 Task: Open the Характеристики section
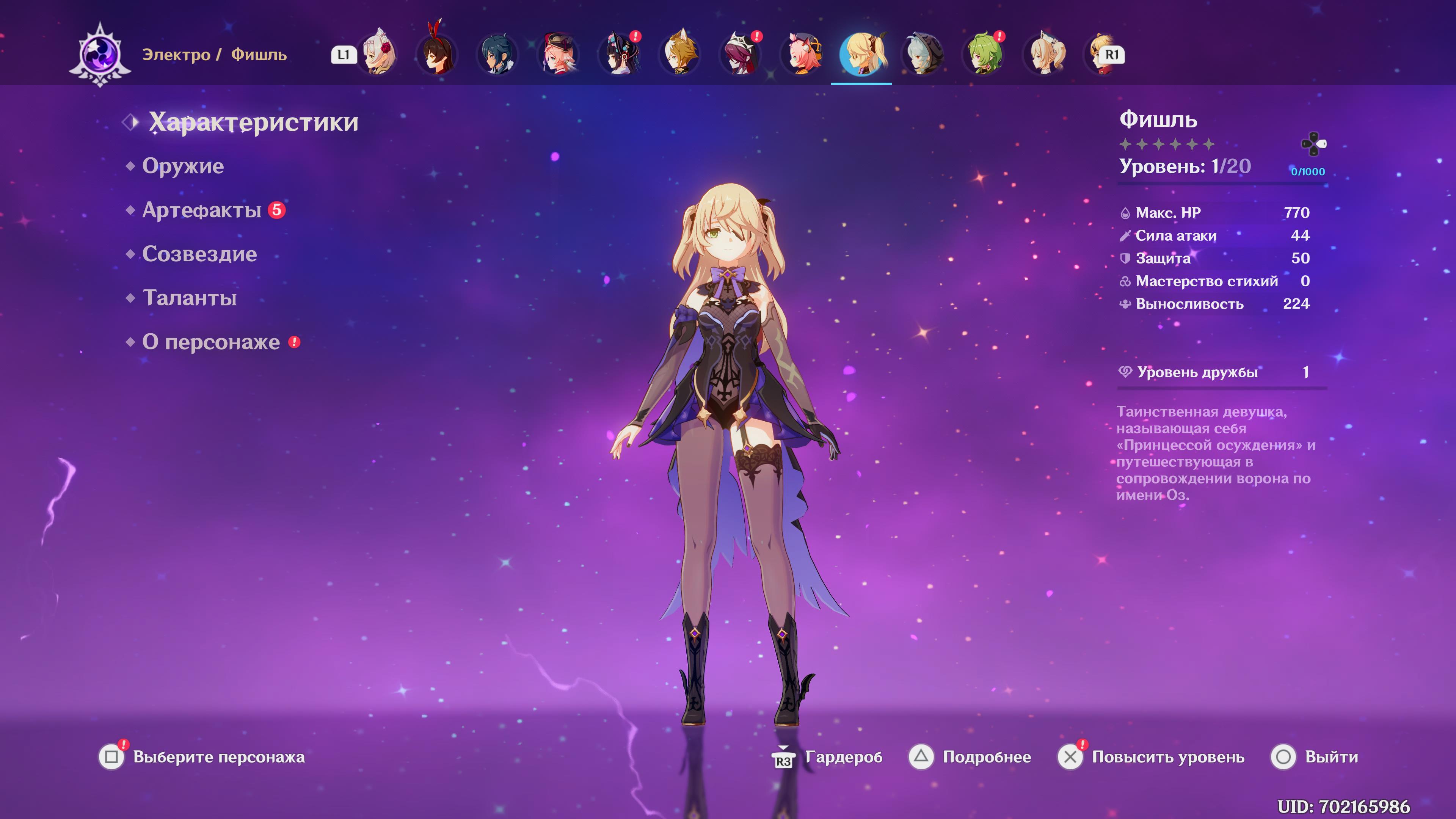[253, 122]
